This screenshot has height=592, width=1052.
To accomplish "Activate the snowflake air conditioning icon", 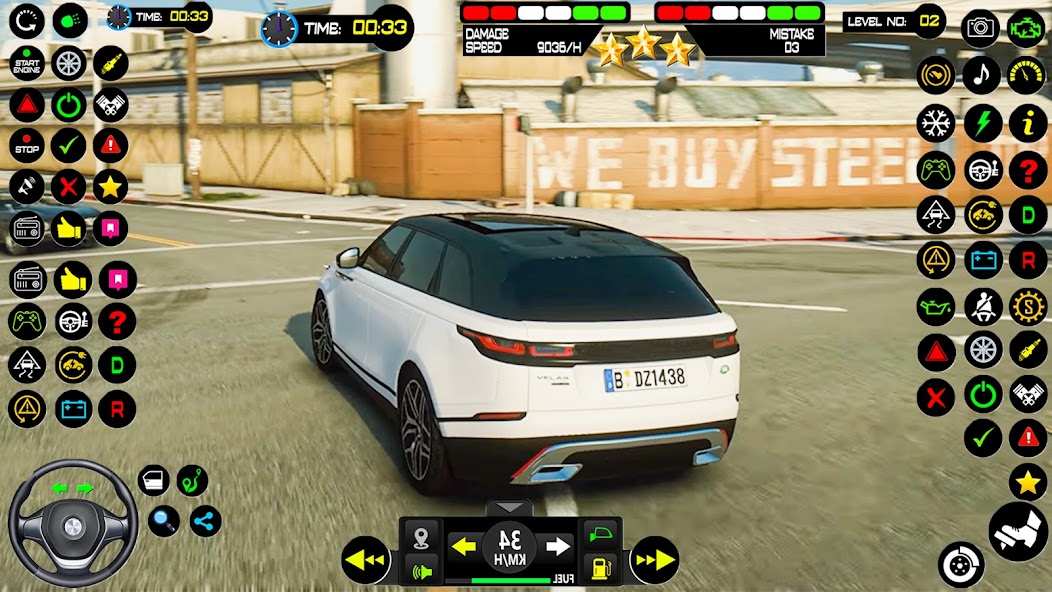I will click(936, 123).
